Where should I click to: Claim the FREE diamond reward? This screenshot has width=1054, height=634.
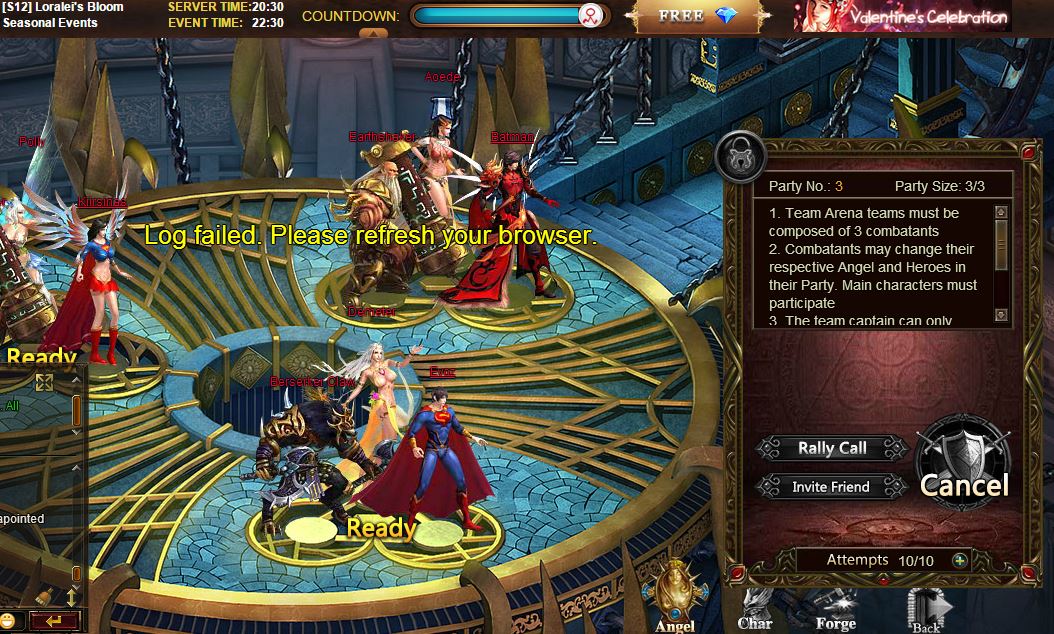697,17
